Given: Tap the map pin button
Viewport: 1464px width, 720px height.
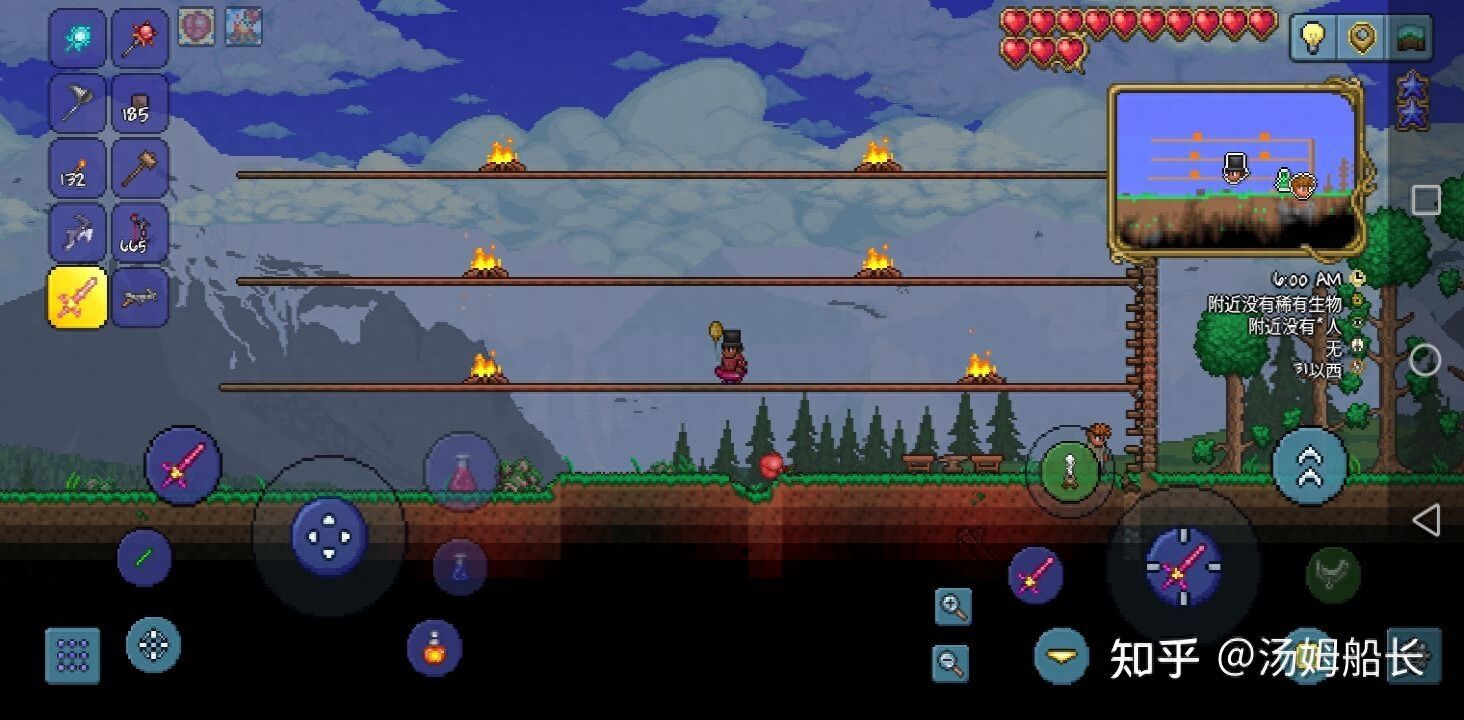Looking at the screenshot, I should tap(1361, 38).
